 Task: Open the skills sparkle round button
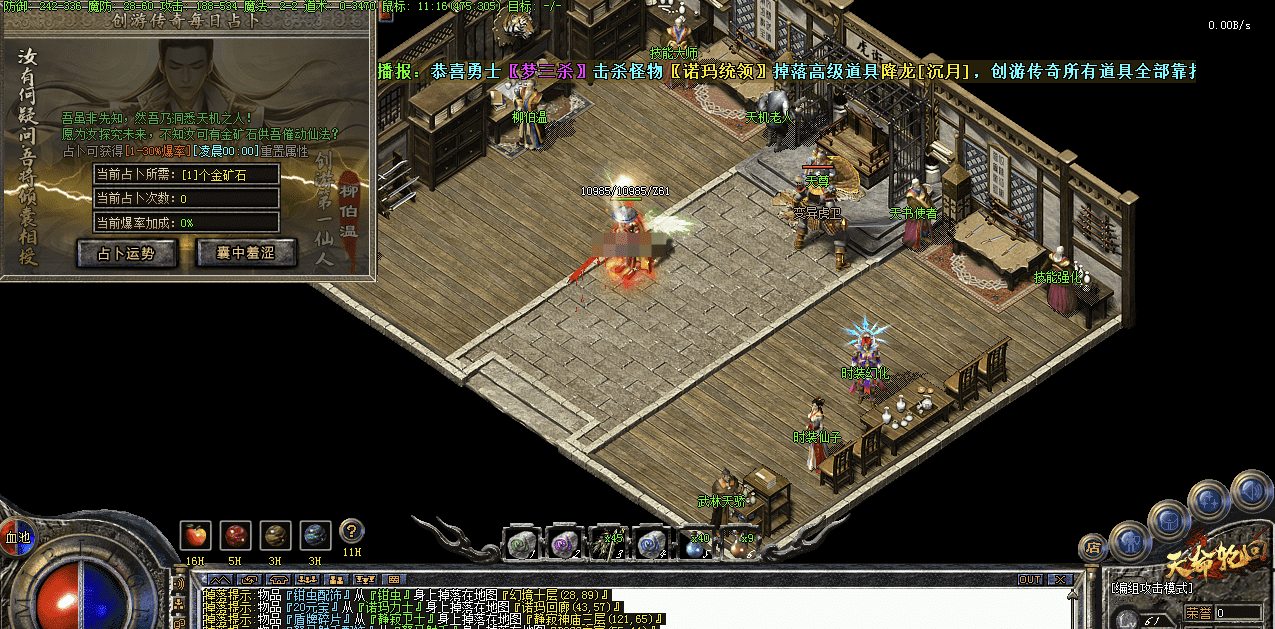coord(1209,499)
